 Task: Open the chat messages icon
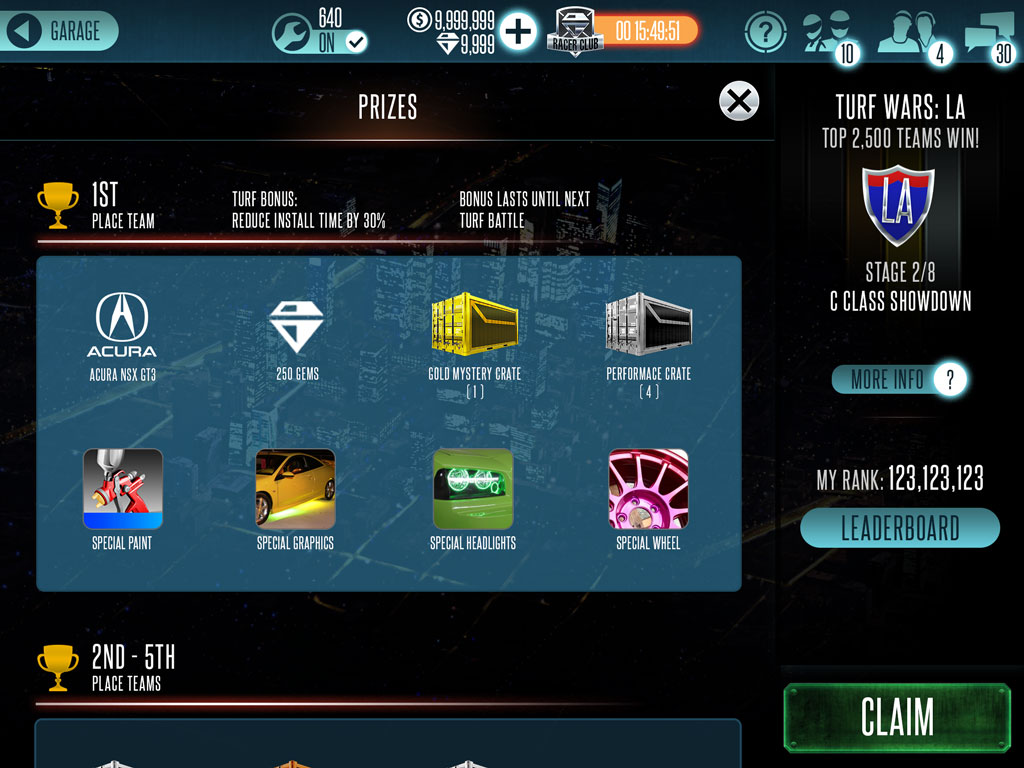988,34
